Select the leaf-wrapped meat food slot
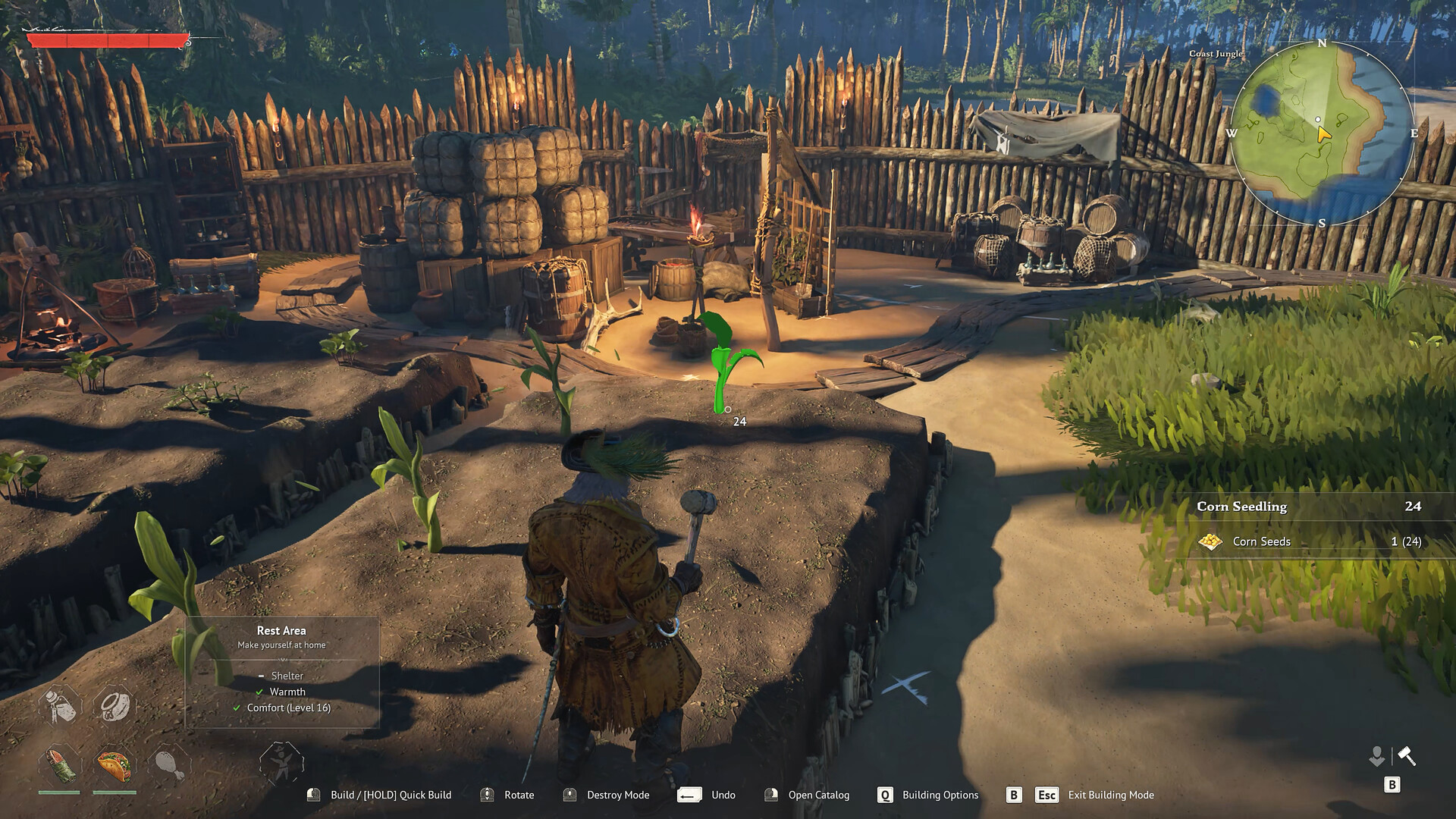Image resolution: width=1456 pixels, height=819 pixels. (x=59, y=765)
